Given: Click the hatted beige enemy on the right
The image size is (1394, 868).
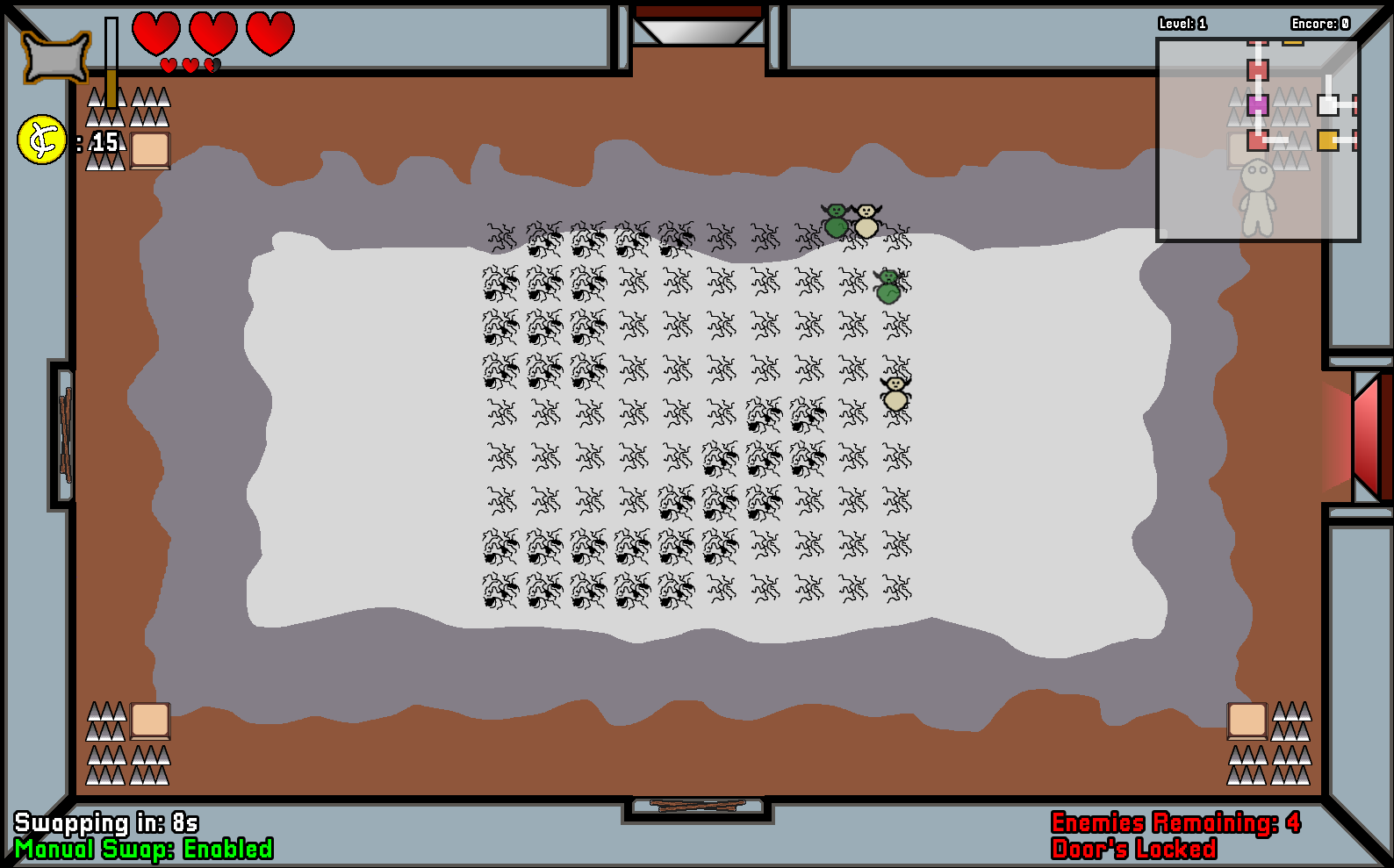Looking at the screenshot, I should [x=894, y=392].
